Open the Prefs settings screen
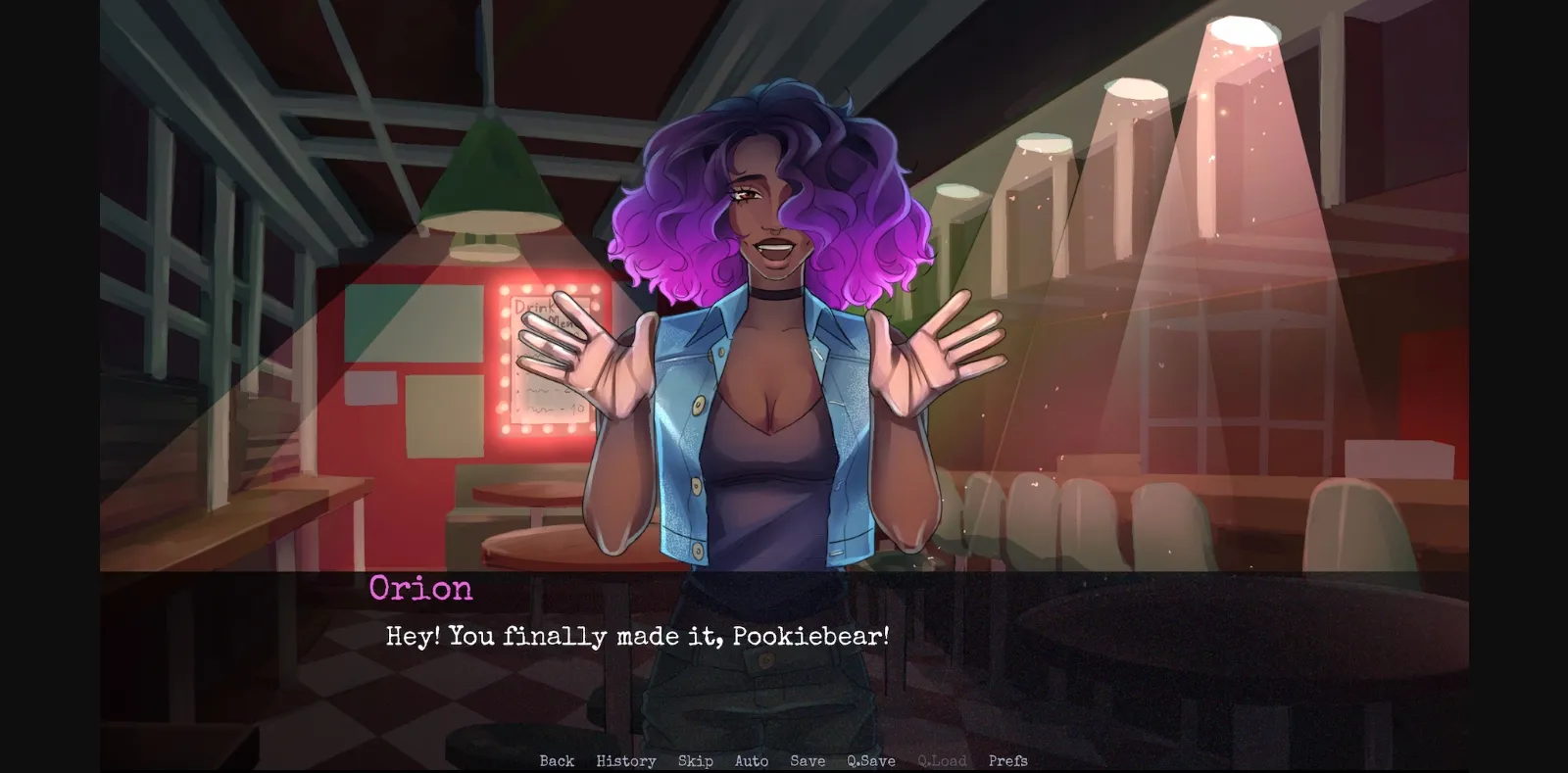1568x773 pixels. click(x=1007, y=760)
